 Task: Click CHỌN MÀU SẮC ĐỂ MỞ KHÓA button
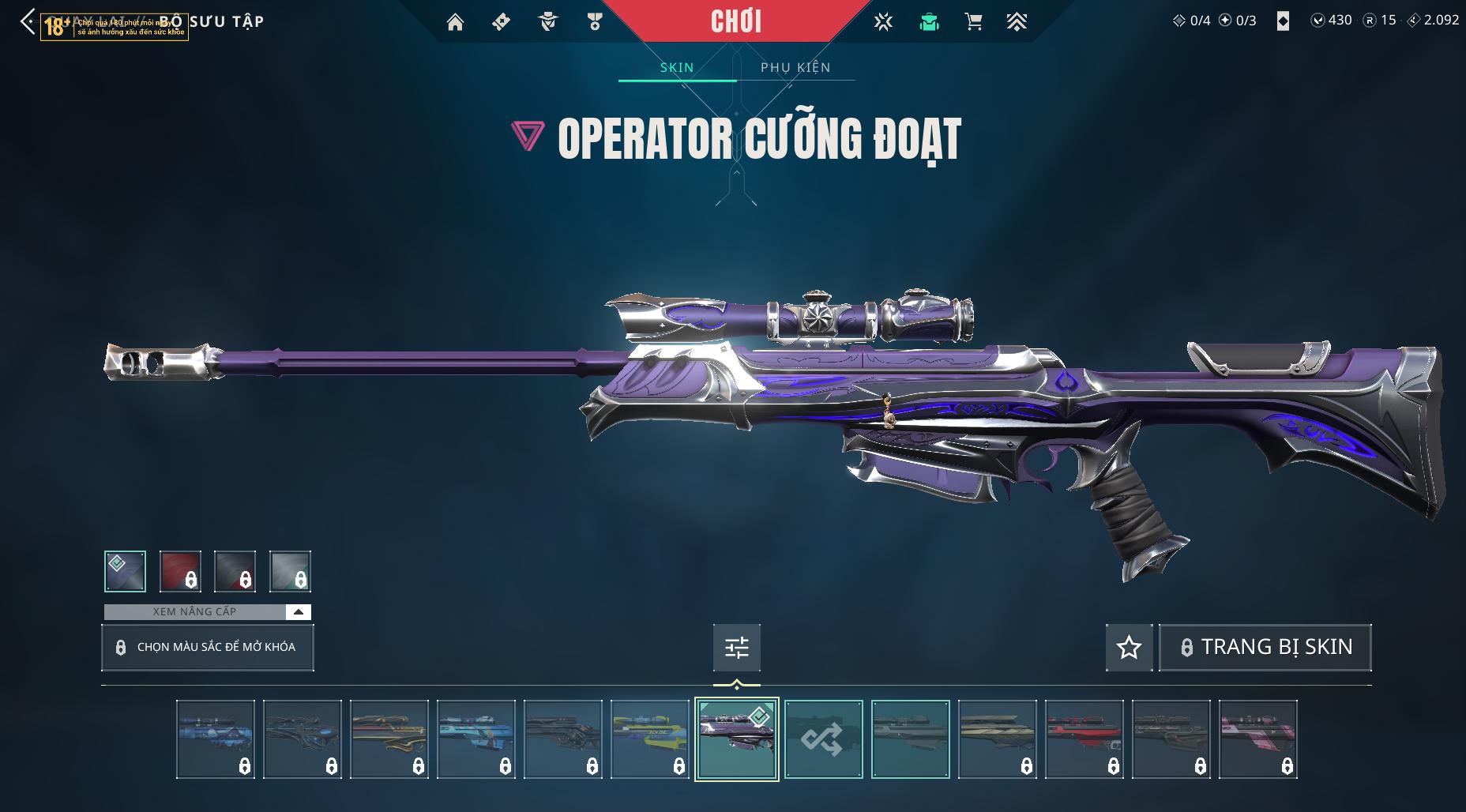[208, 648]
